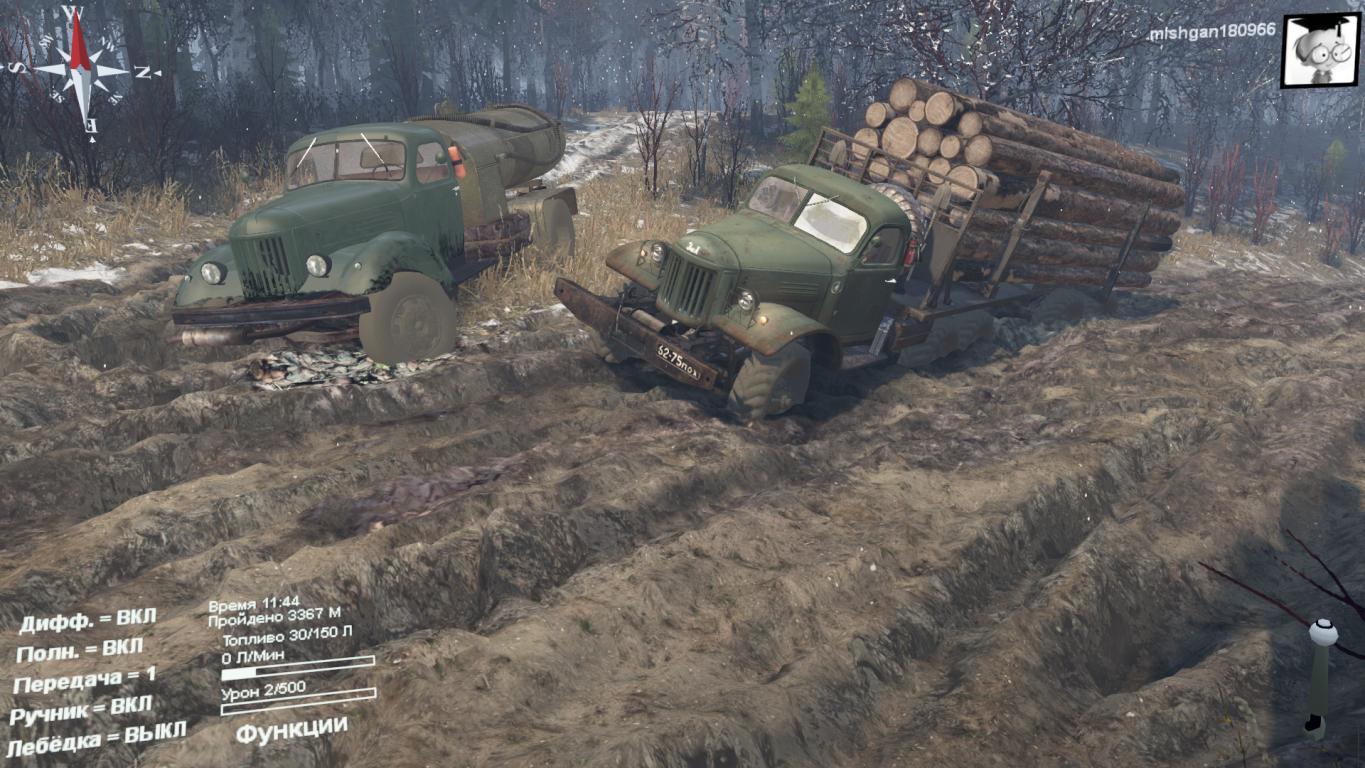Select the mishgan180966 player avatar

click(1319, 50)
